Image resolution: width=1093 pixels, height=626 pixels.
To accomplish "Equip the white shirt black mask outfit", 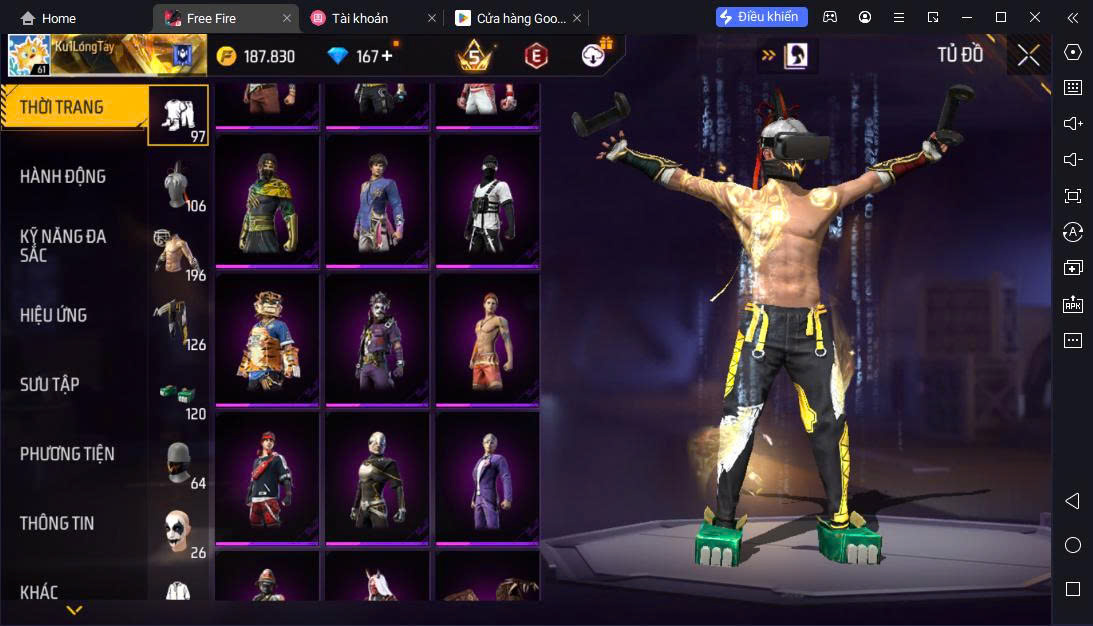I will pos(487,201).
